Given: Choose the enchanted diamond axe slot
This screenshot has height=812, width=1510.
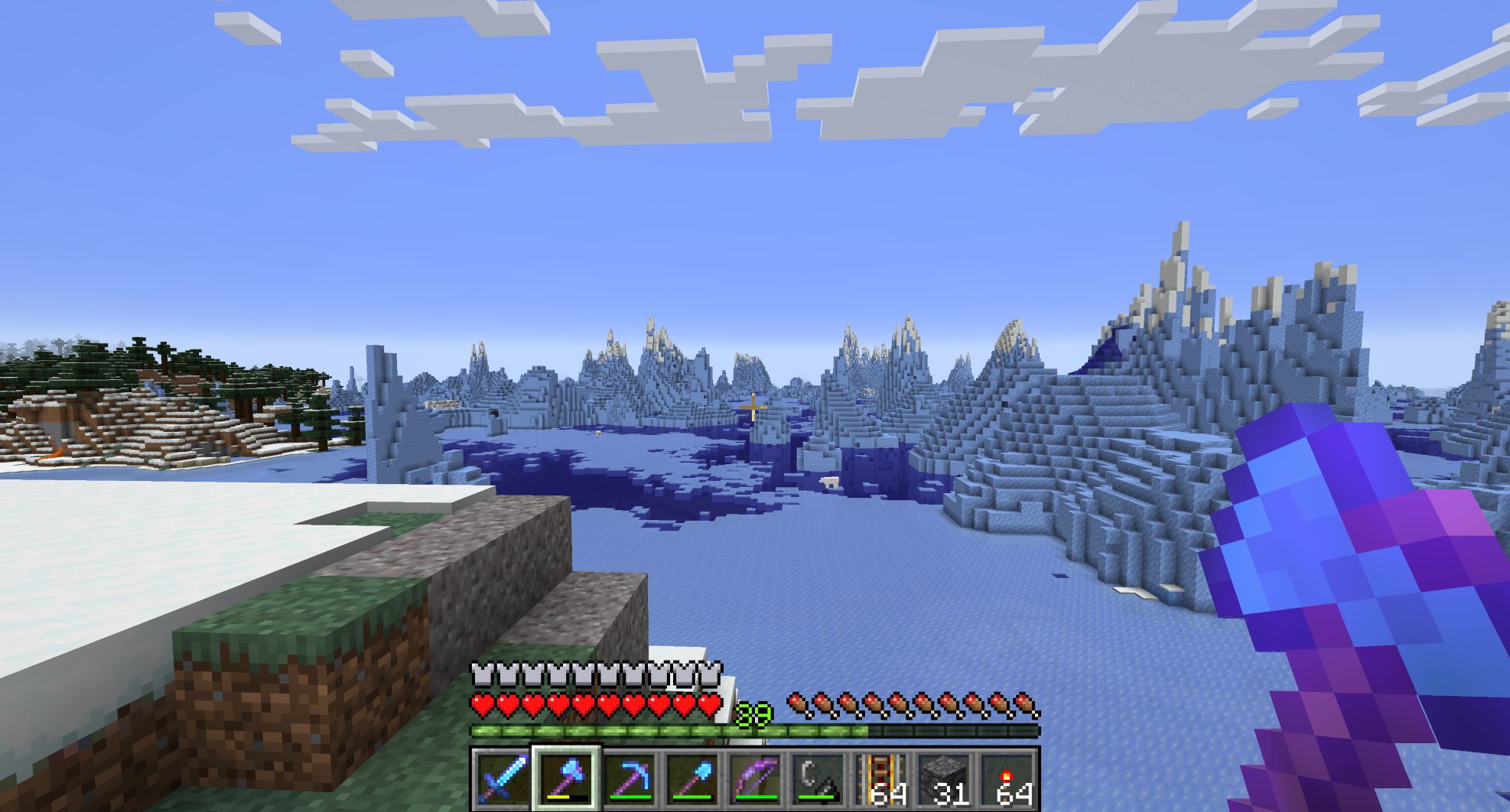Looking at the screenshot, I should (566, 779).
